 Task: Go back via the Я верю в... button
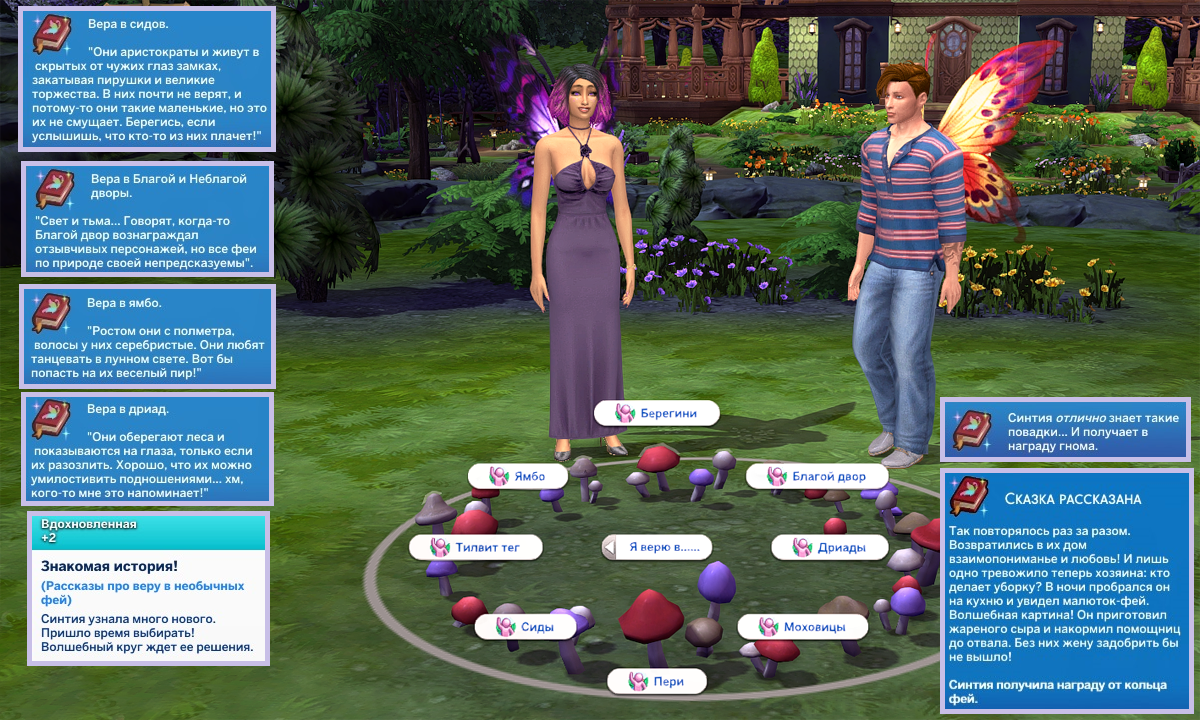tap(656, 547)
